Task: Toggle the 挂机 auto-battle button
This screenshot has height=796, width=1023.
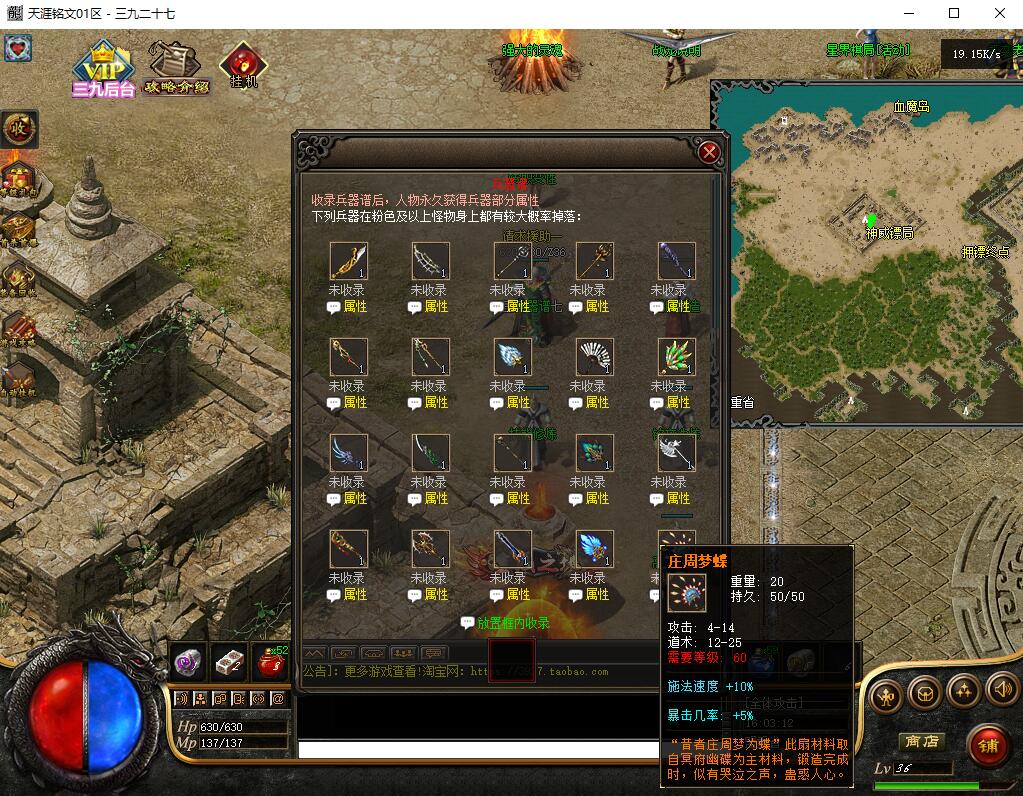Action: [243, 64]
